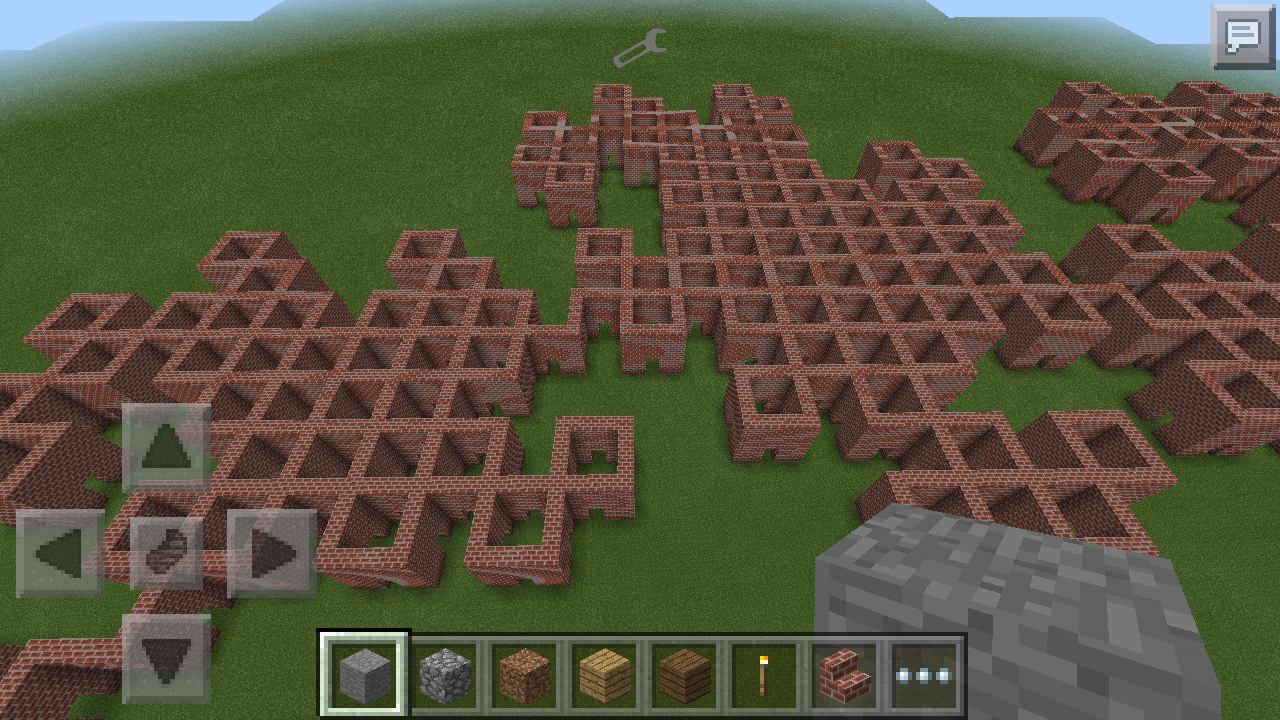
Task: Open chat via the speech bubble icon
Action: pyautogui.click(x=1241, y=39)
